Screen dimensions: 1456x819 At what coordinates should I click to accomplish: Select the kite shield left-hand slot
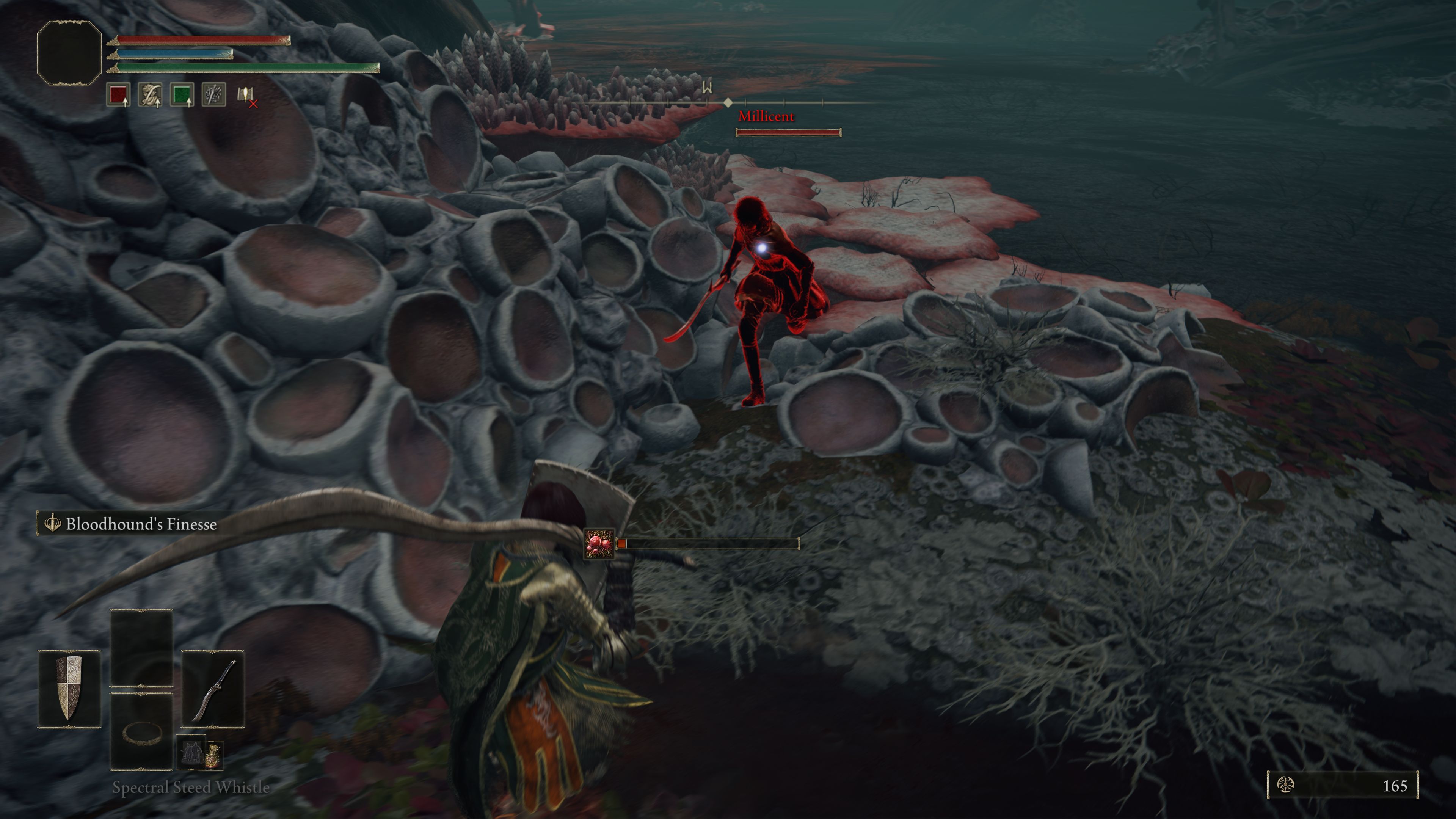tap(69, 688)
